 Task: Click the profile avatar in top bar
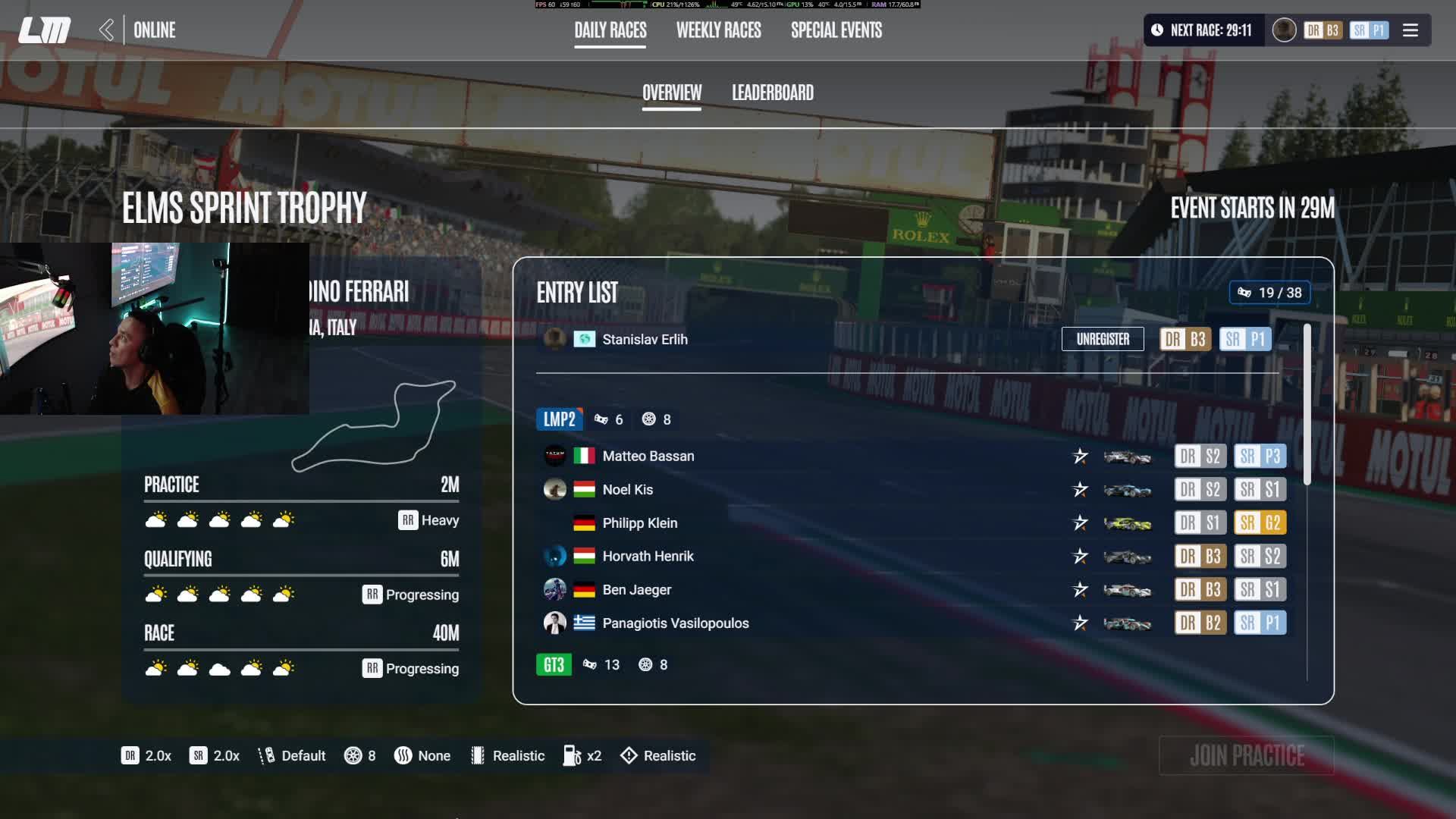tap(1283, 30)
